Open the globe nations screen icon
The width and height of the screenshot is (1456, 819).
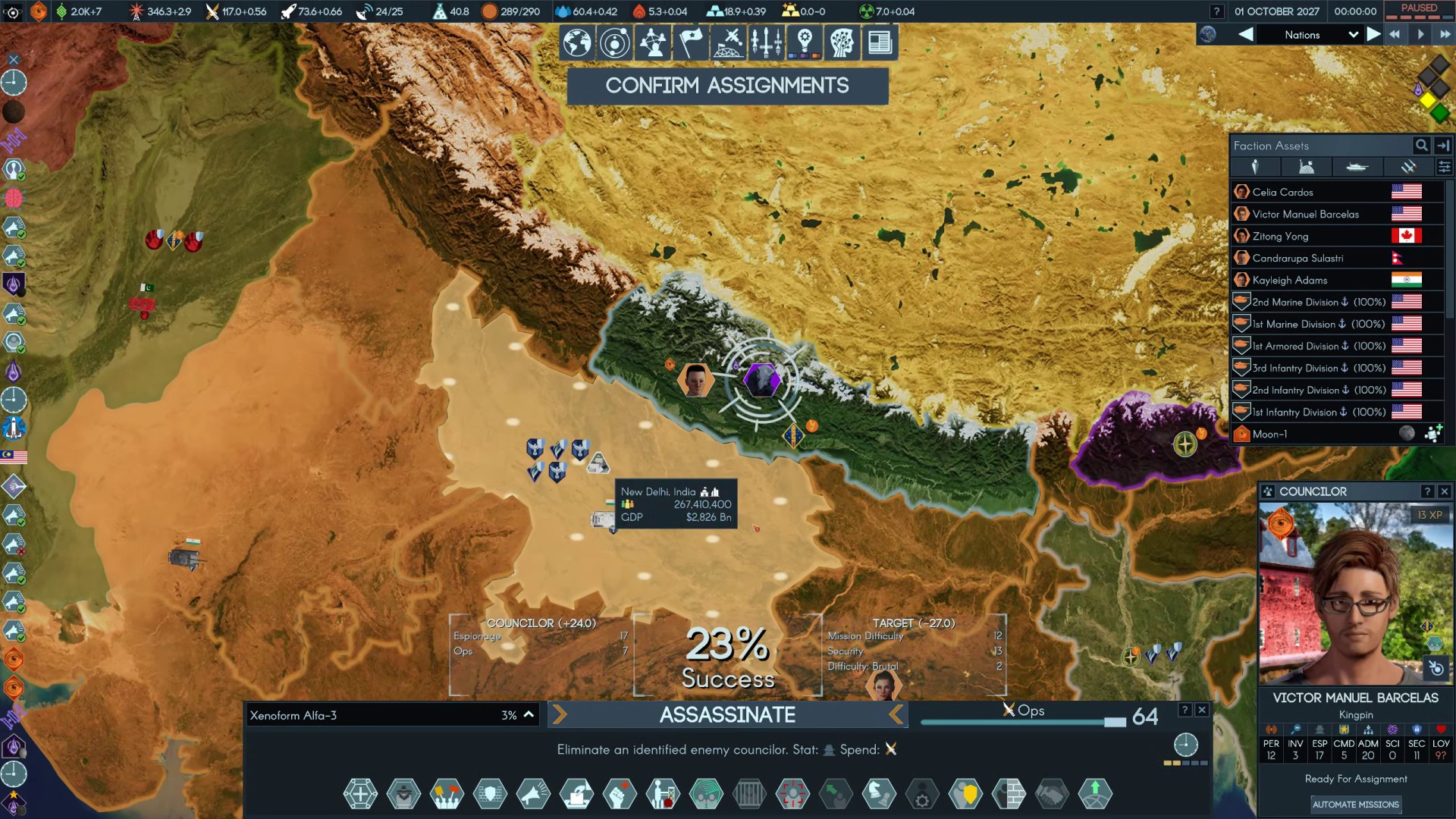tap(577, 42)
